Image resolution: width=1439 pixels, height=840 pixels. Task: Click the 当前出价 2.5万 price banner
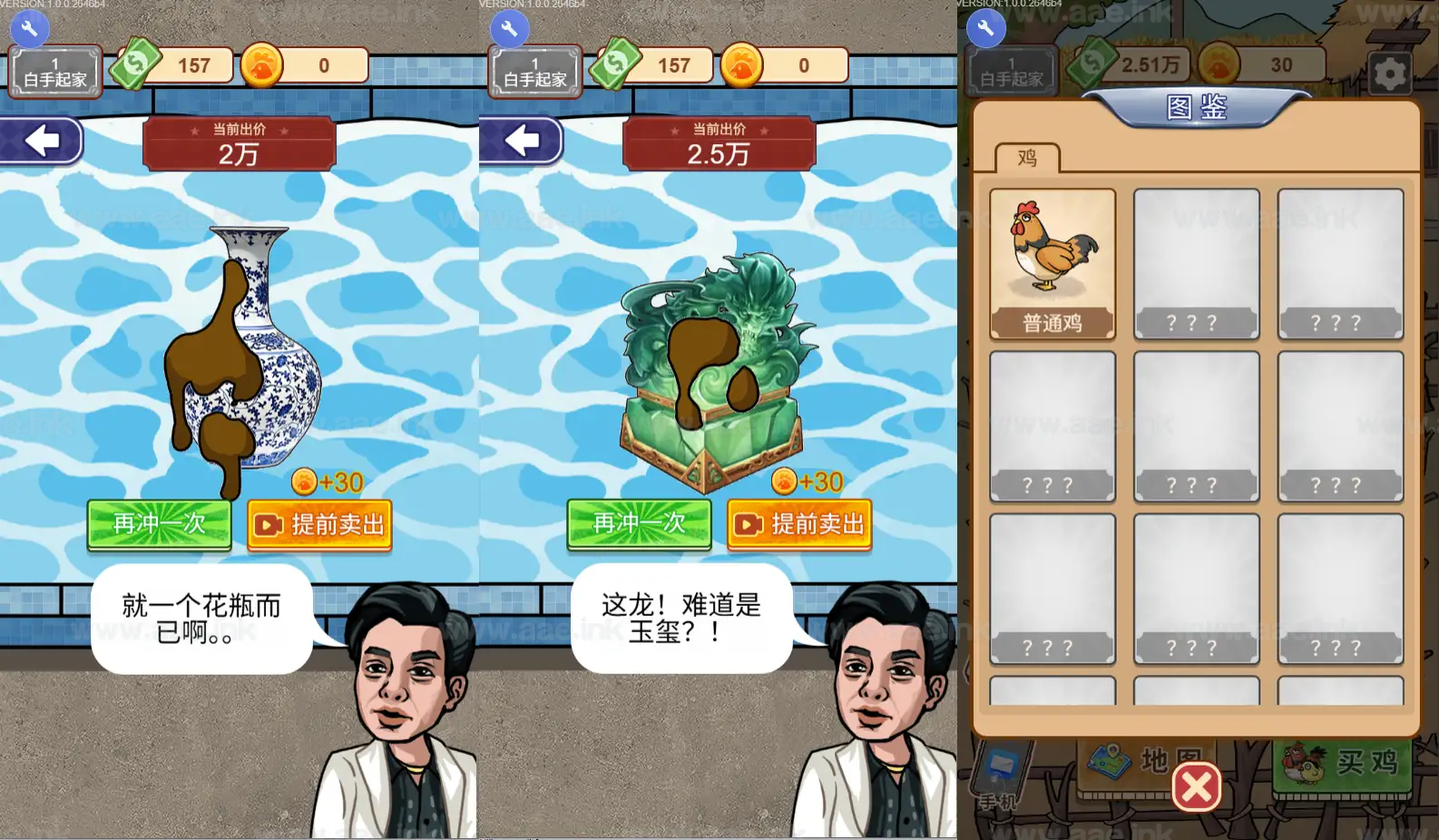(719, 142)
